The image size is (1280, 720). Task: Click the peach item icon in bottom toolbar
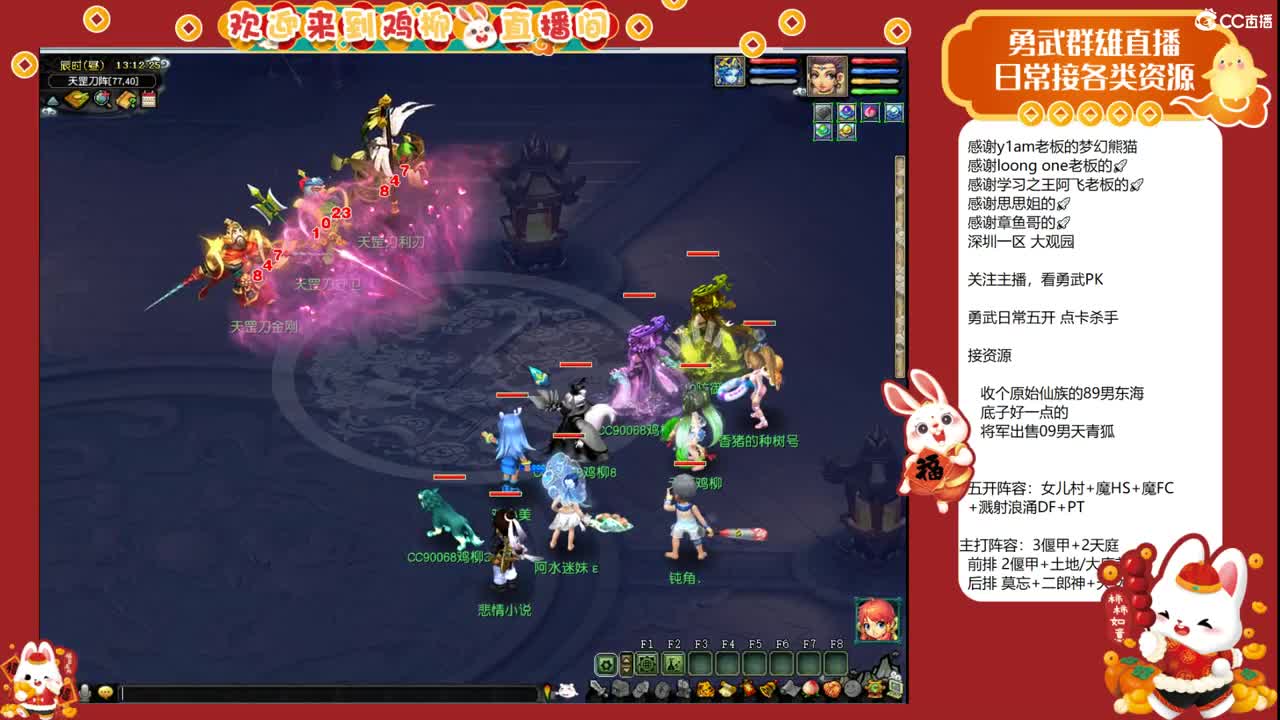pos(810,690)
